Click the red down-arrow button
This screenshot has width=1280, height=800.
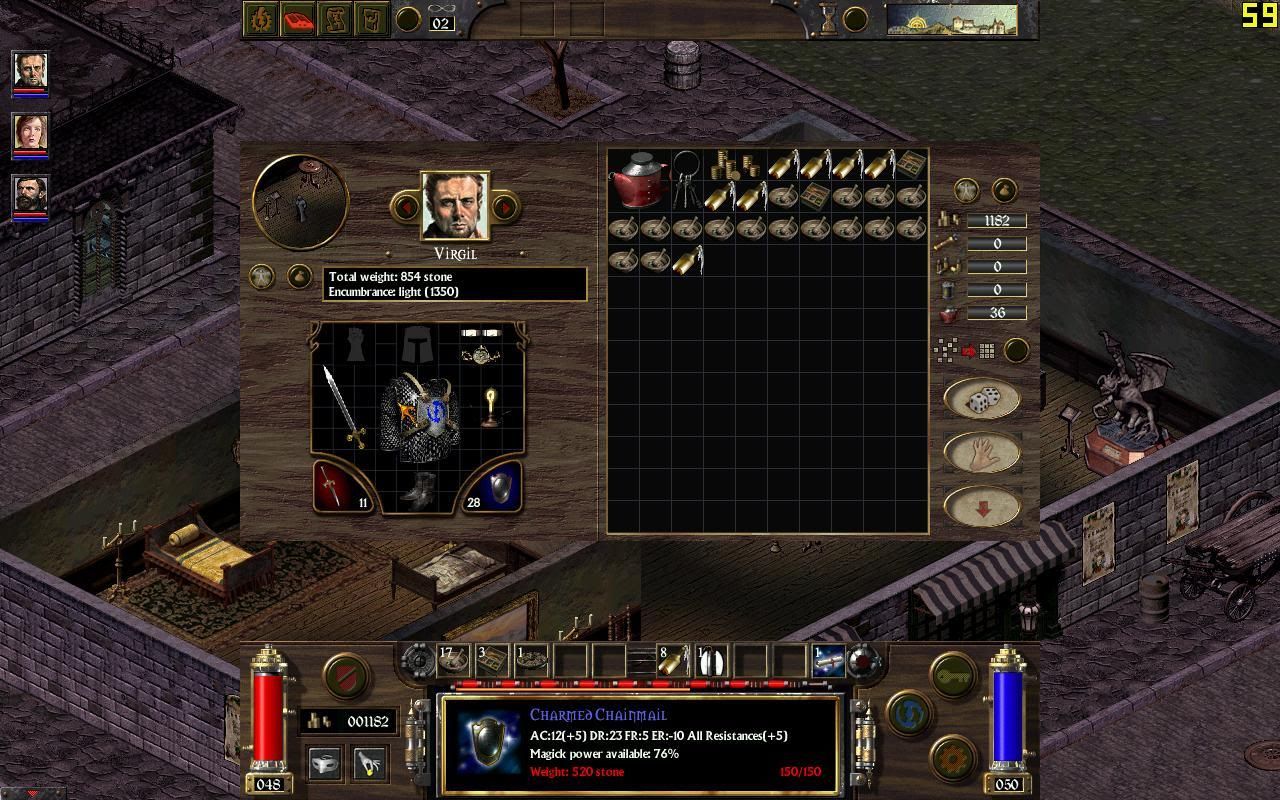pyautogui.click(x=981, y=508)
